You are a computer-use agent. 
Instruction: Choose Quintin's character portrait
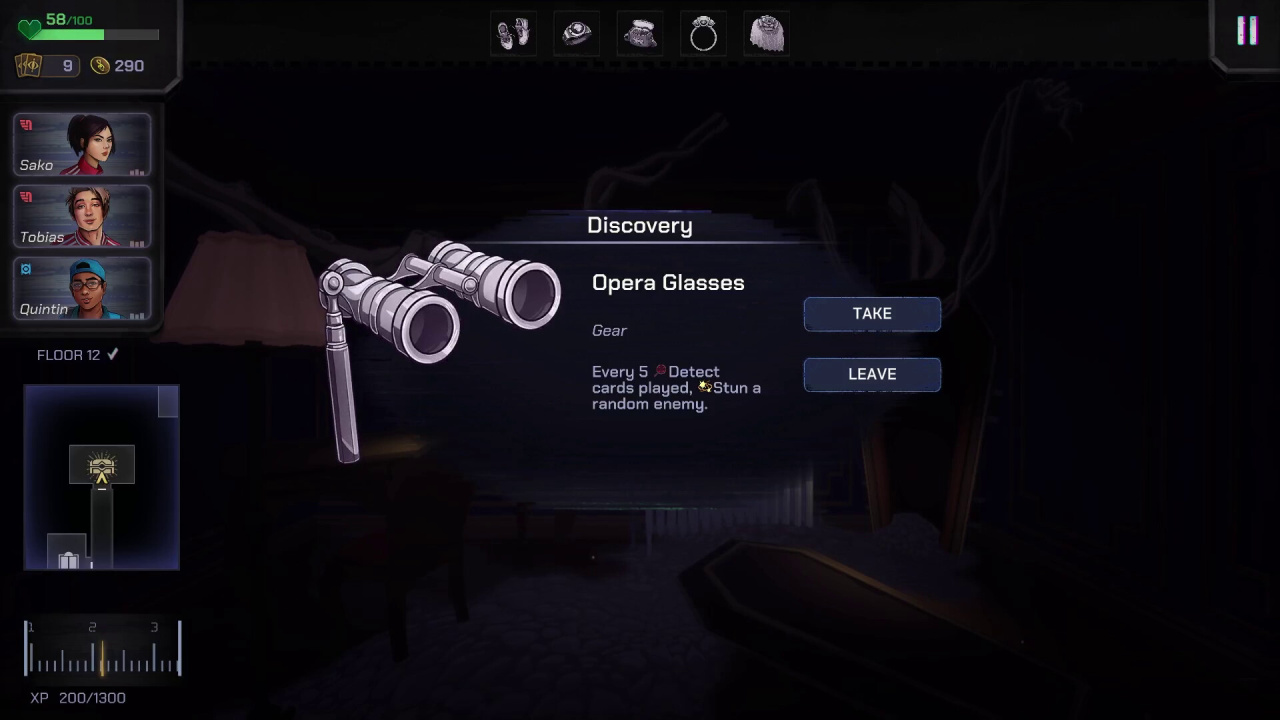coord(82,289)
